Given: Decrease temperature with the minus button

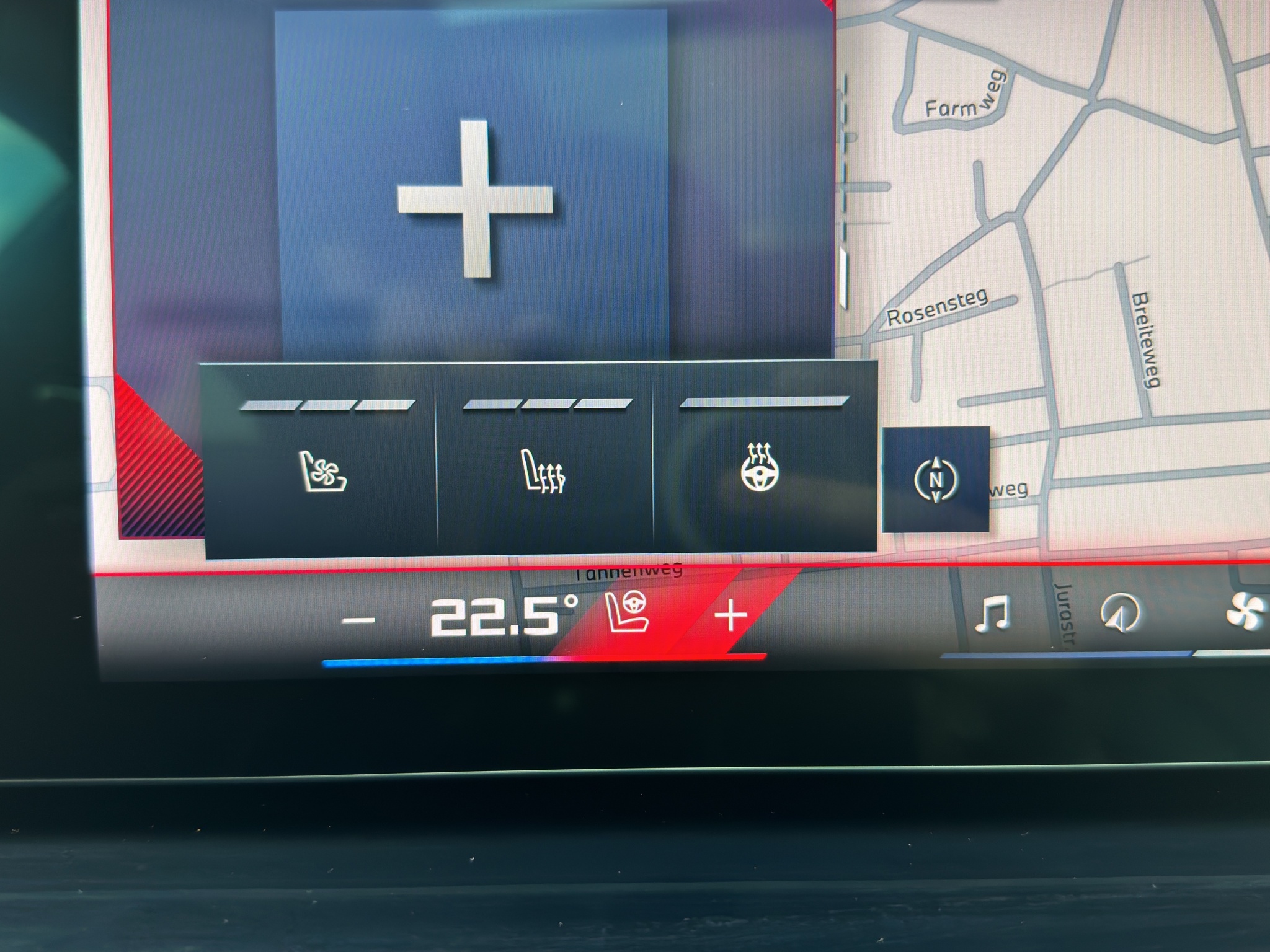Looking at the screenshot, I should (359, 620).
